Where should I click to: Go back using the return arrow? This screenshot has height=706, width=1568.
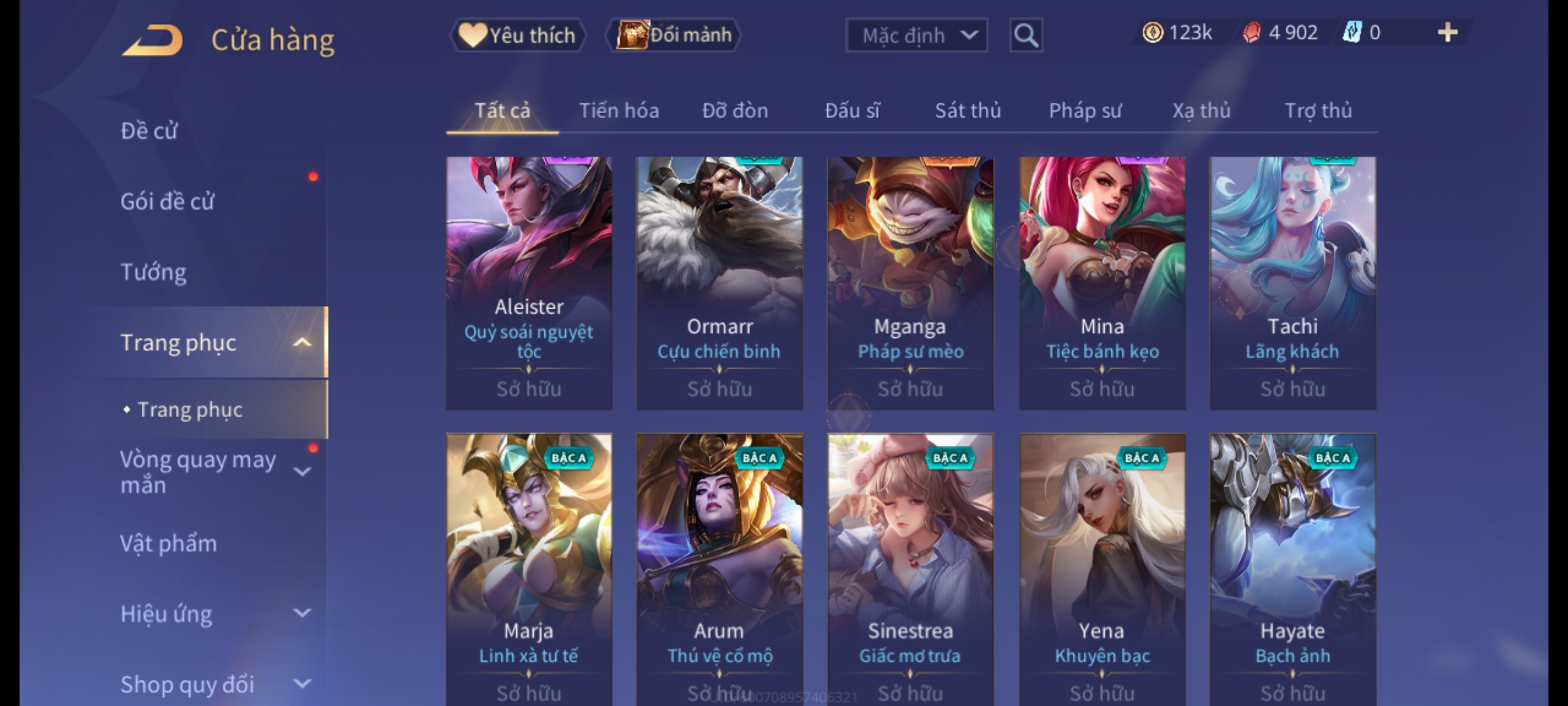[x=152, y=41]
